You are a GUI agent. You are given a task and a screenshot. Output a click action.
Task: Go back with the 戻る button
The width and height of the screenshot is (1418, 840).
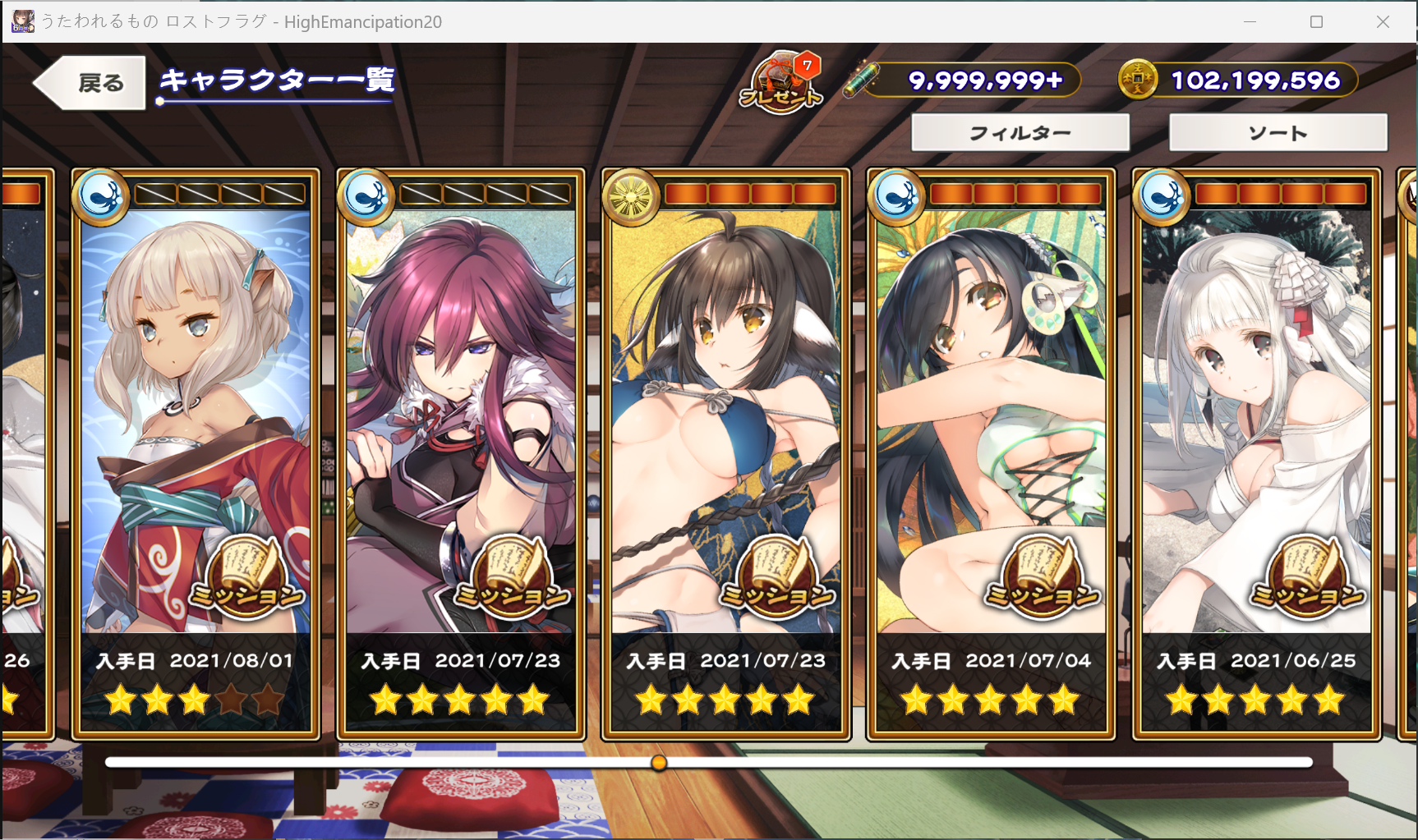(90, 83)
